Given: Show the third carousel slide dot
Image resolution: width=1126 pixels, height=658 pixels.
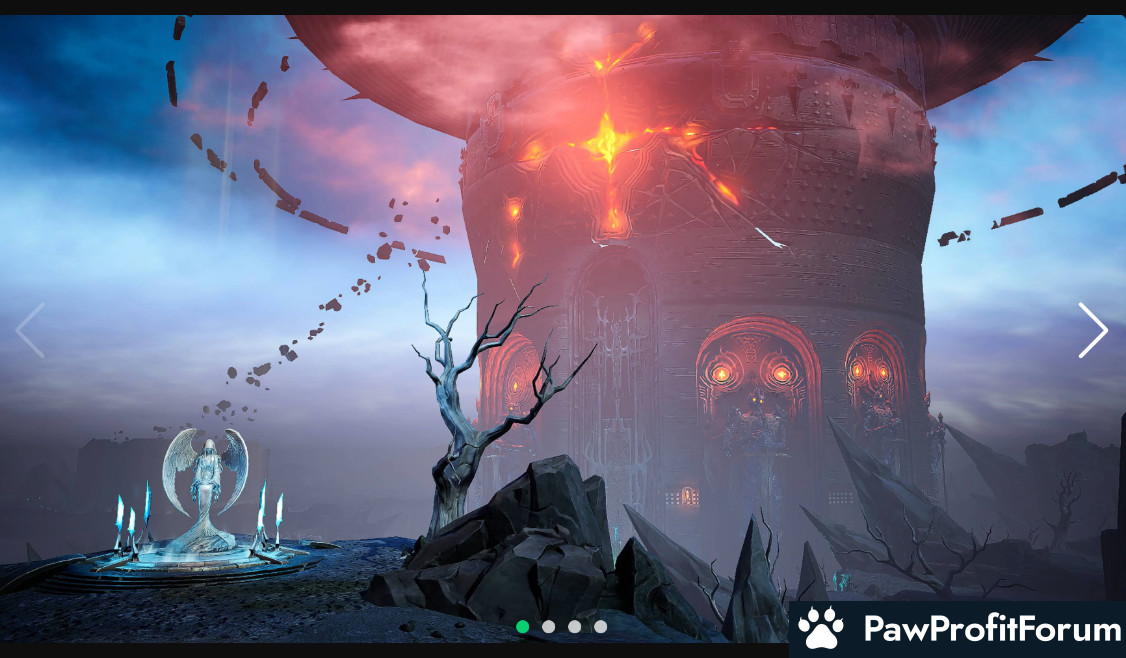Looking at the screenshot, I should coord(574,627).
